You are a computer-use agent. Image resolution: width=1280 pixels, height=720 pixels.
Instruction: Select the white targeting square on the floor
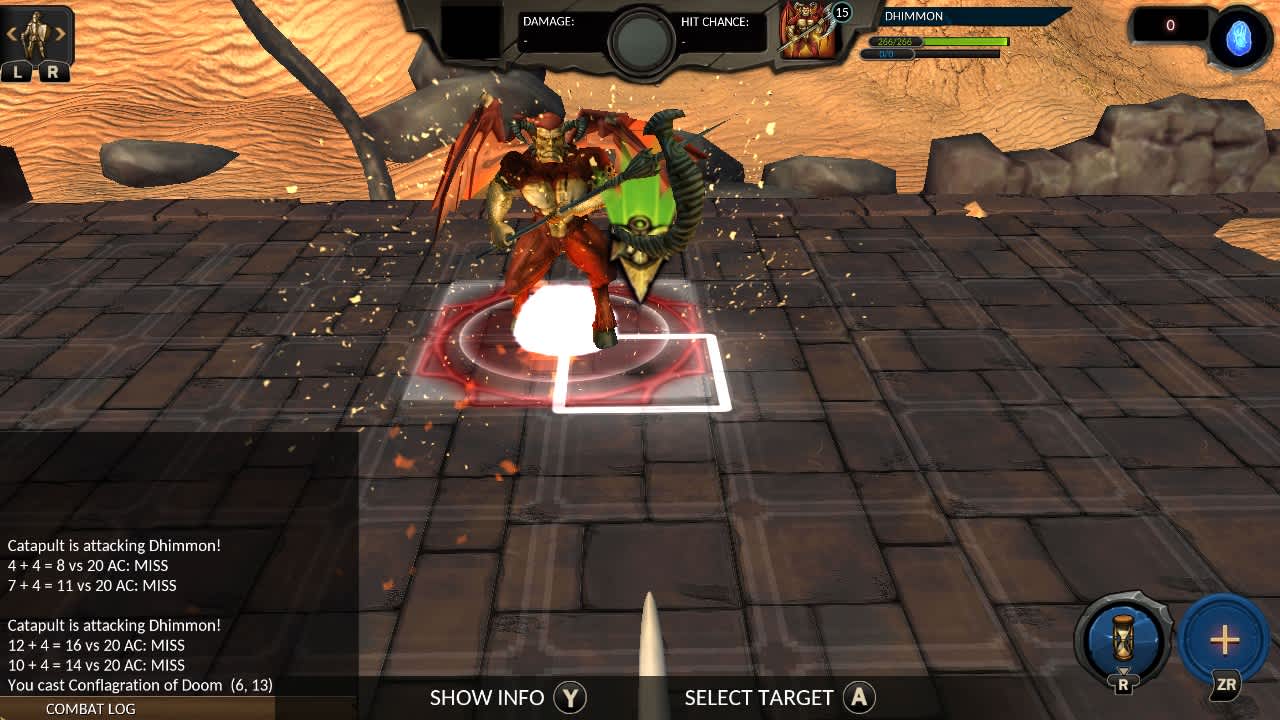(x=640, y=372)
